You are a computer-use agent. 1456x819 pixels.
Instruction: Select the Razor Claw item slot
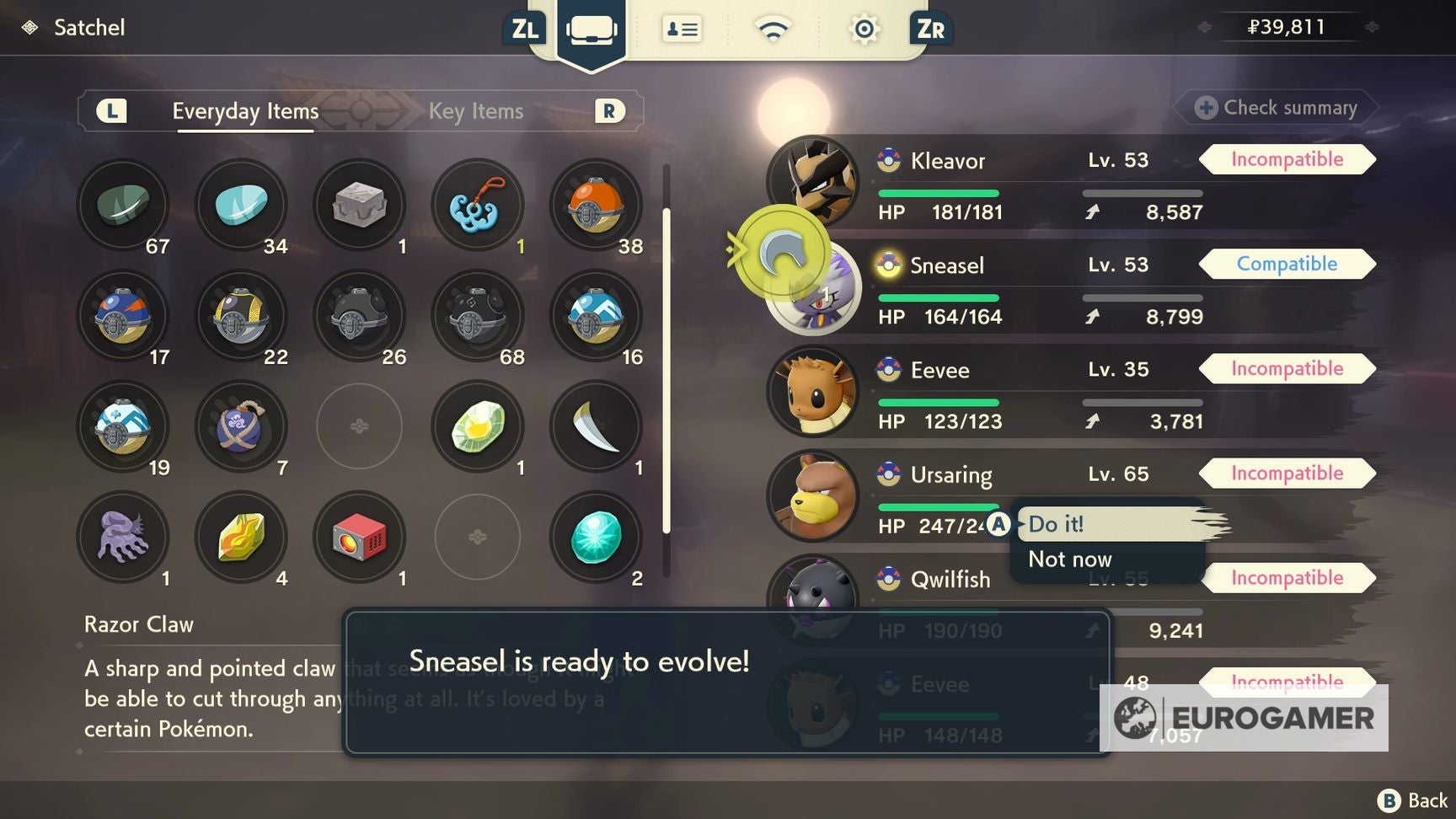596,426
